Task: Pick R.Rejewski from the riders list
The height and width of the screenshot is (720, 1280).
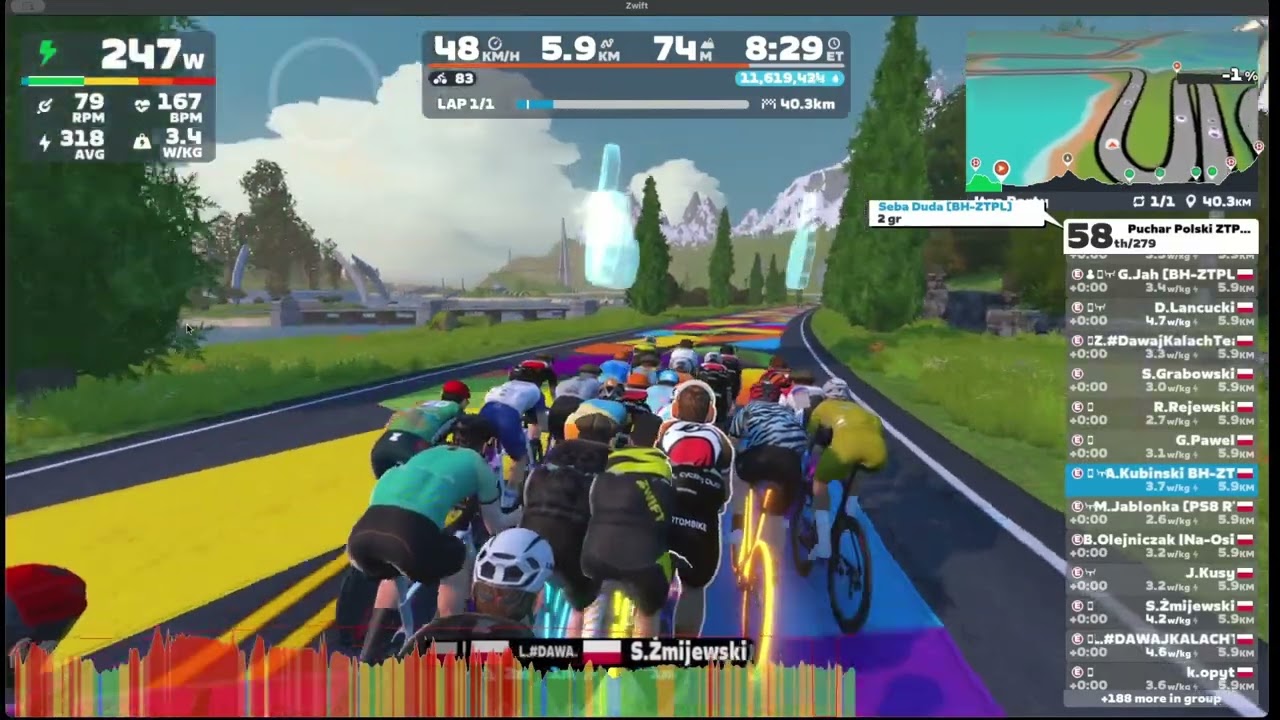Action: coord(1160,413)
